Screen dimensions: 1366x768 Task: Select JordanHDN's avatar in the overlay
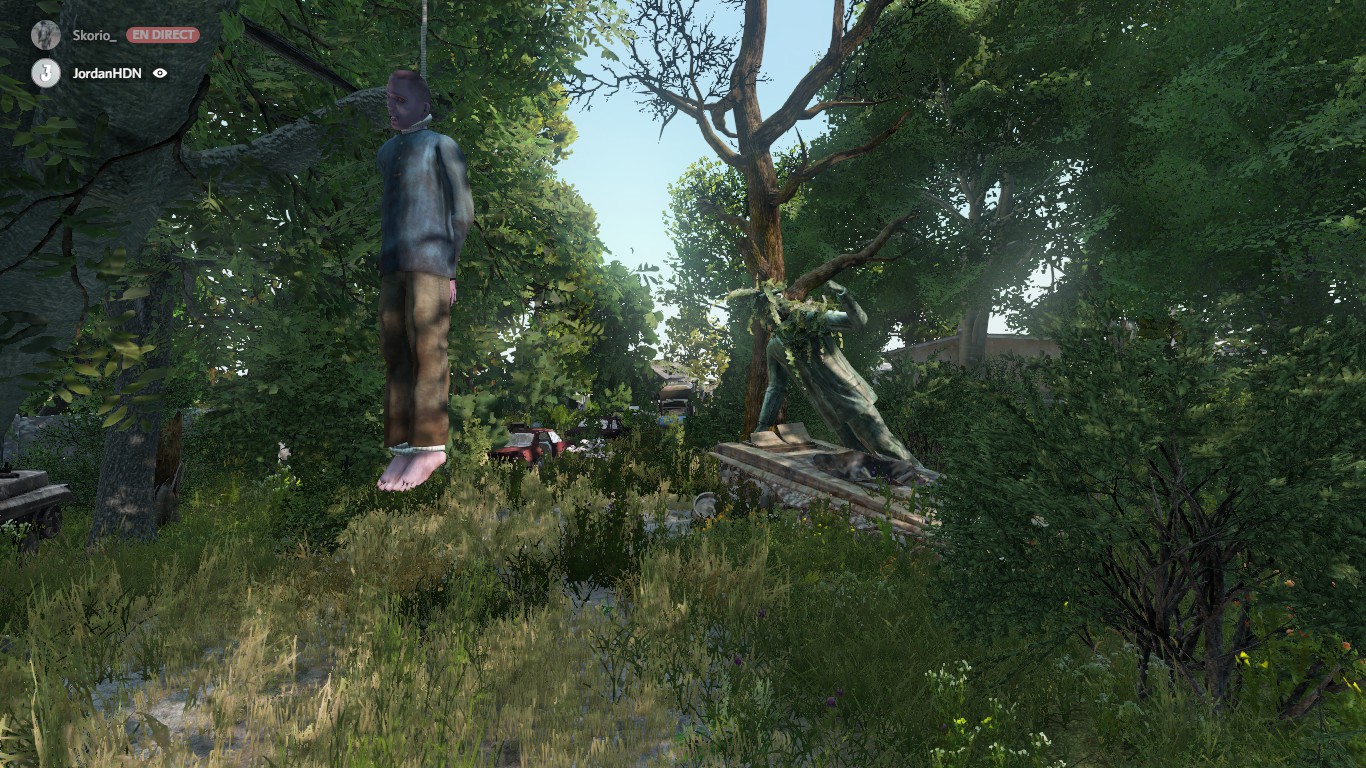(46, 73)
